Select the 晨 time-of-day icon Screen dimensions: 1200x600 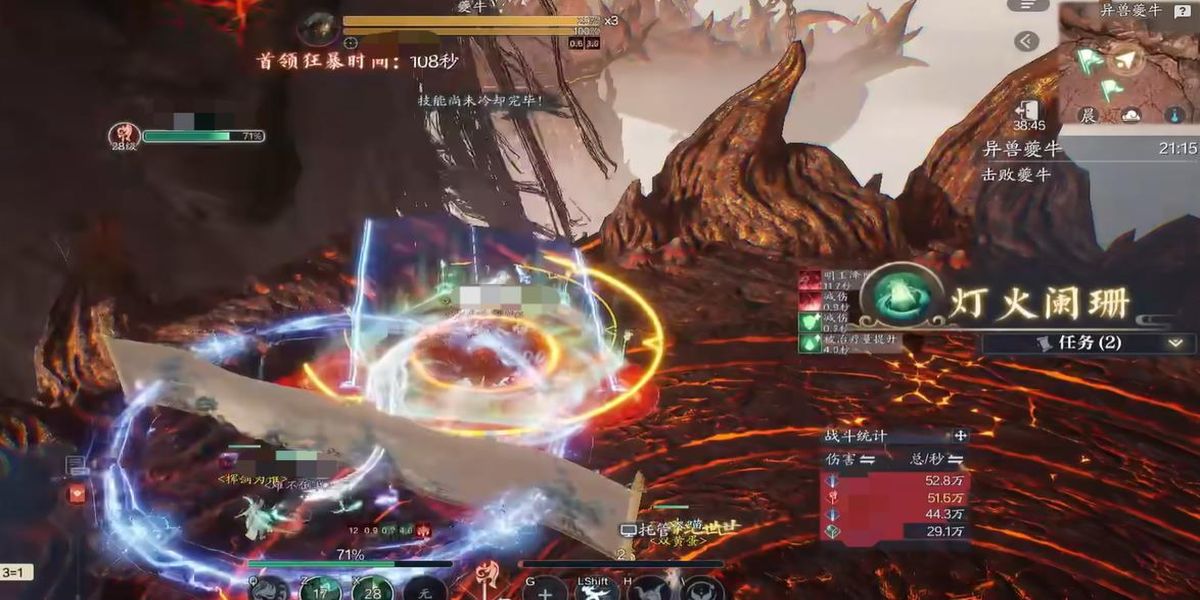click(x=1087, y=116)
